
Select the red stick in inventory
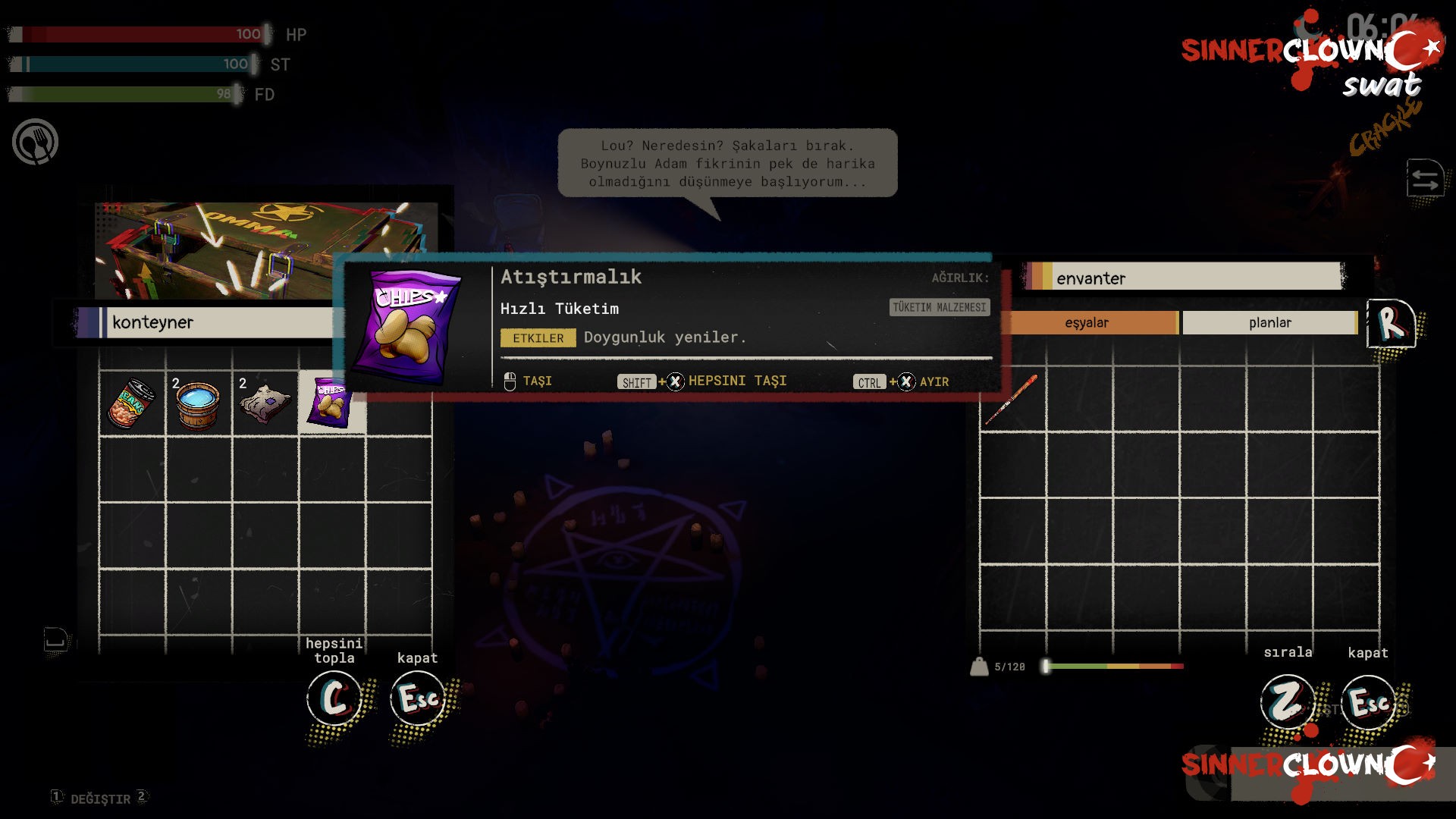[1011, 400]
